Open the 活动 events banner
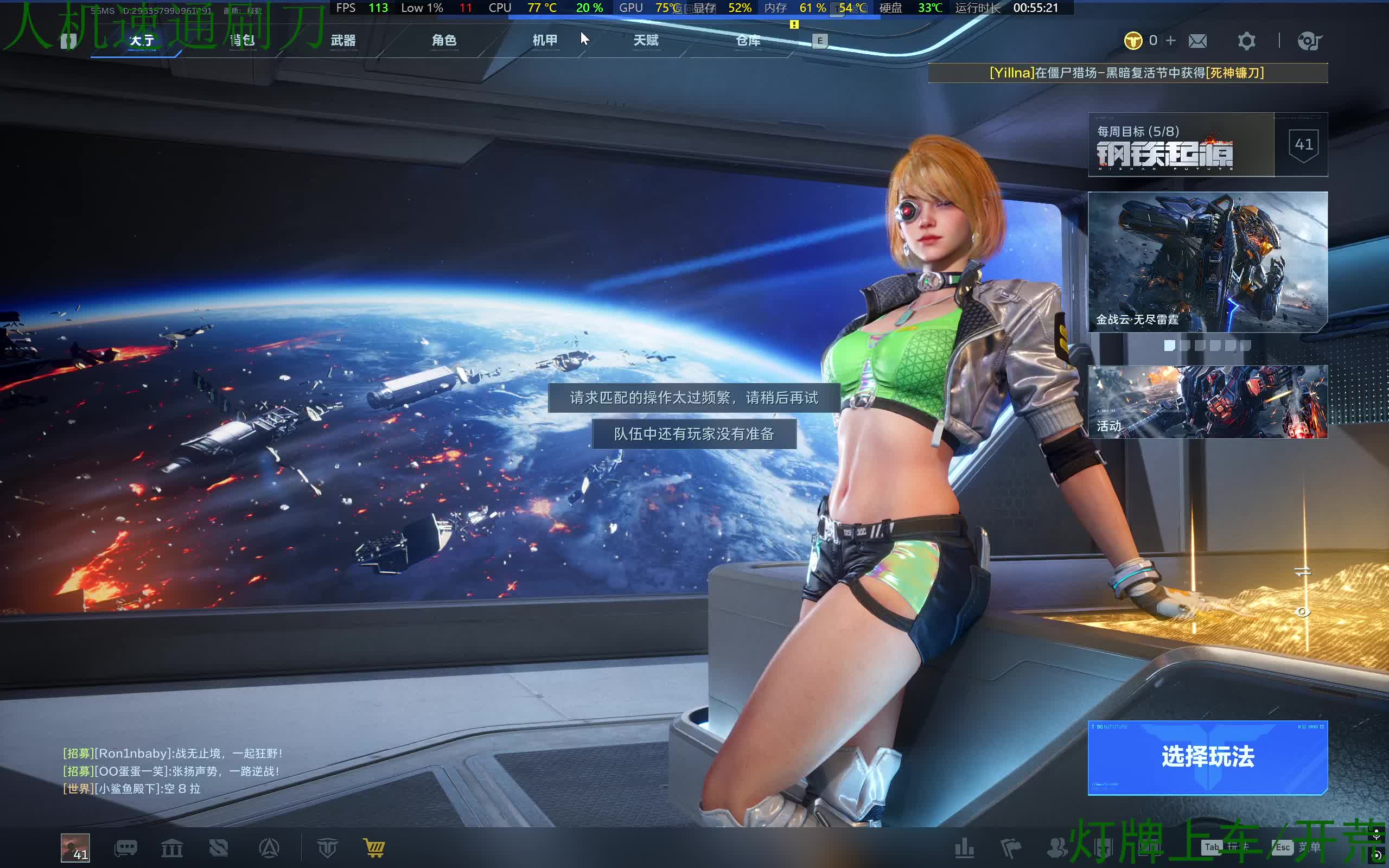1389x868 pixels. tap(1207, 402)
